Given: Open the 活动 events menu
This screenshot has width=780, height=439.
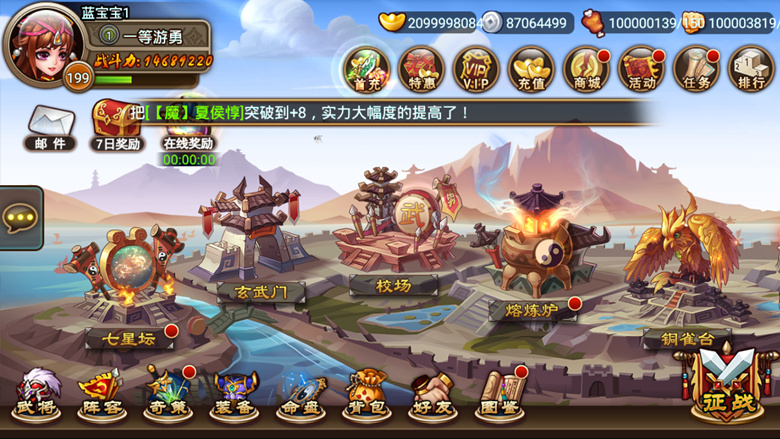Looking at the screenshot, I should pos(641,68).
